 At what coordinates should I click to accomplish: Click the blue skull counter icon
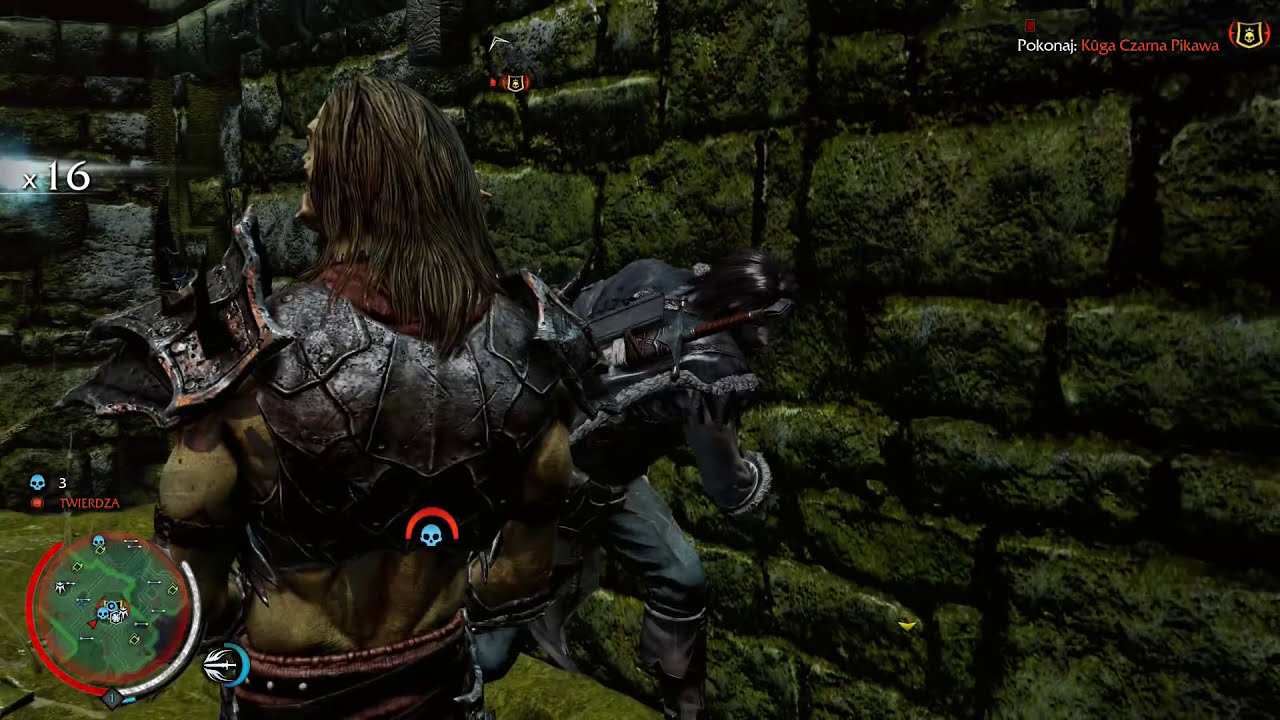coord(38,483)
